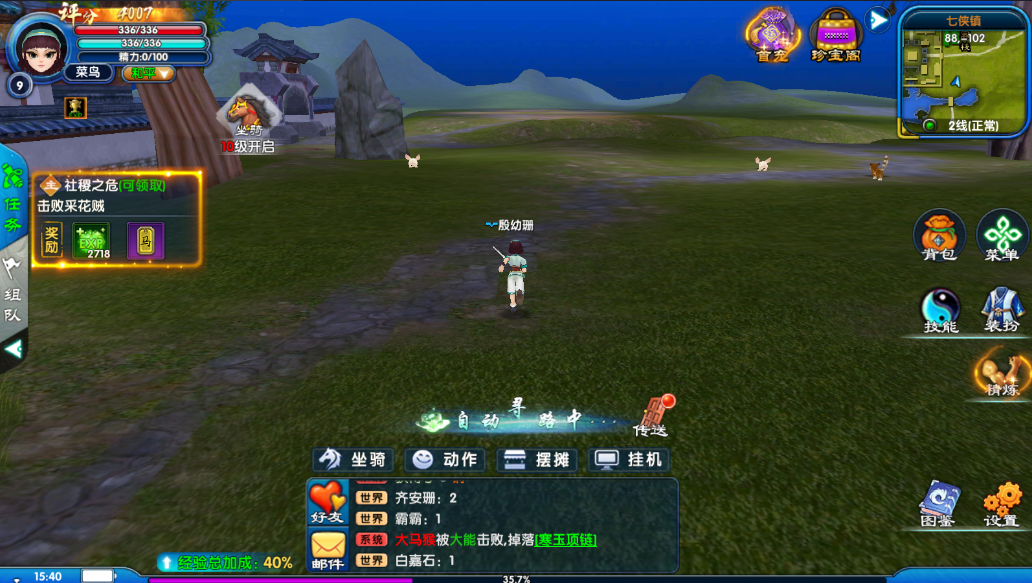Open the 菜单 menu icon

click(x=1001, y=236)
